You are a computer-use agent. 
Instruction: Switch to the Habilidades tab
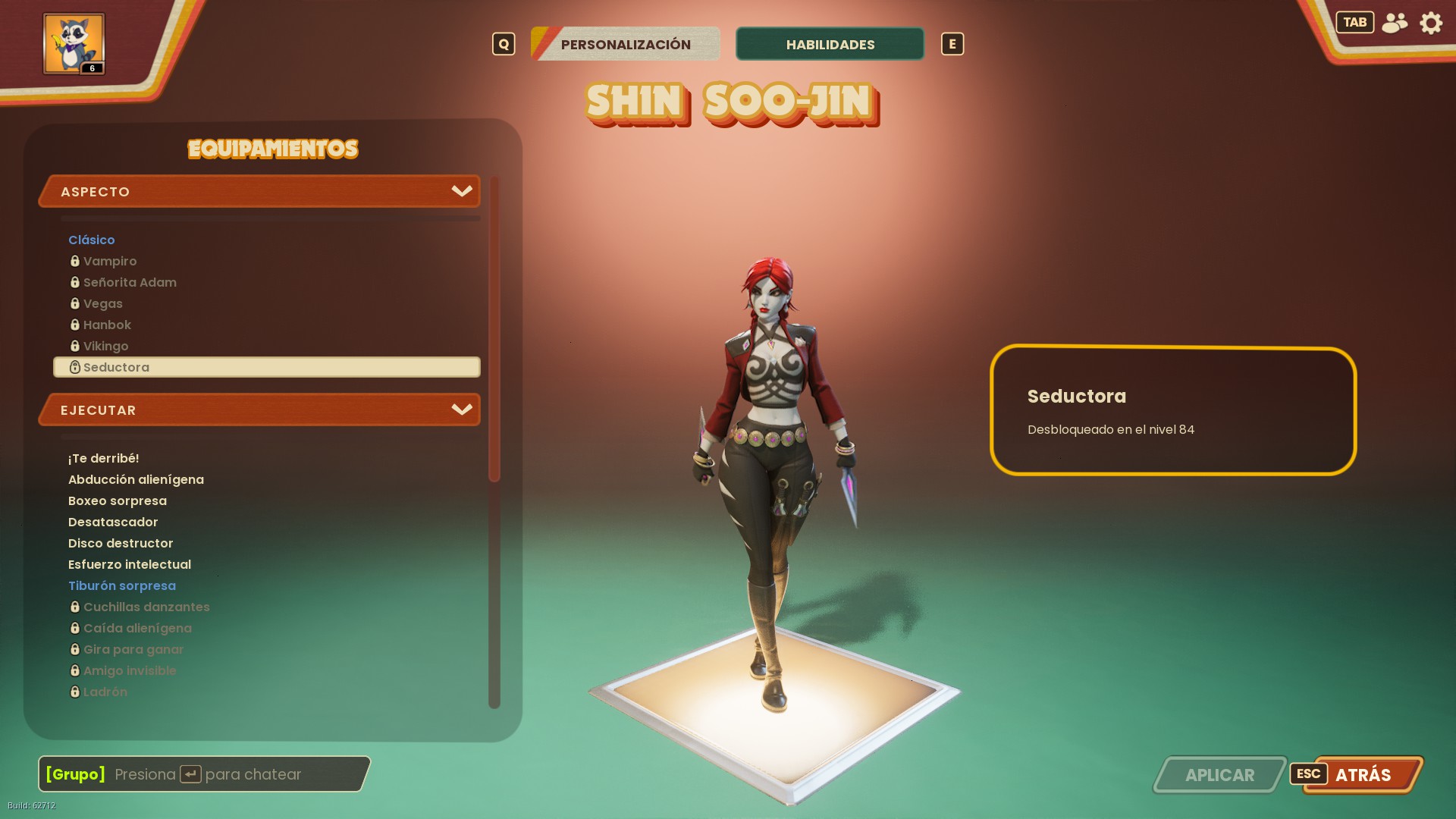pos(830,44)
